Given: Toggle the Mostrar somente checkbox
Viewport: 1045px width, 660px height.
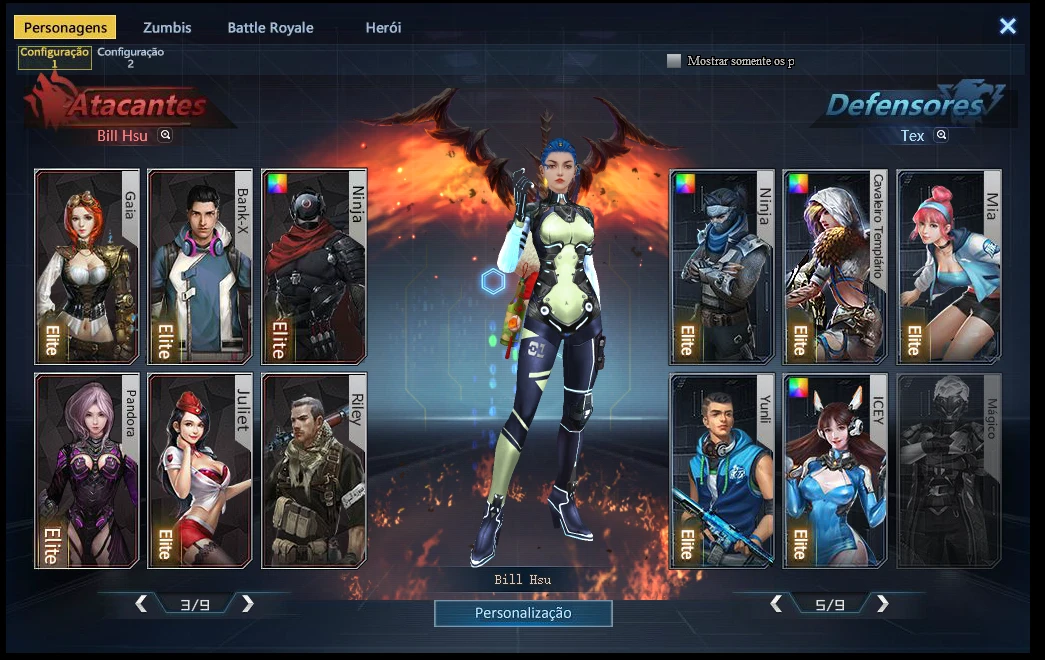Looking at the screenshot, I should pyautogui.click(x=674, y=61).
